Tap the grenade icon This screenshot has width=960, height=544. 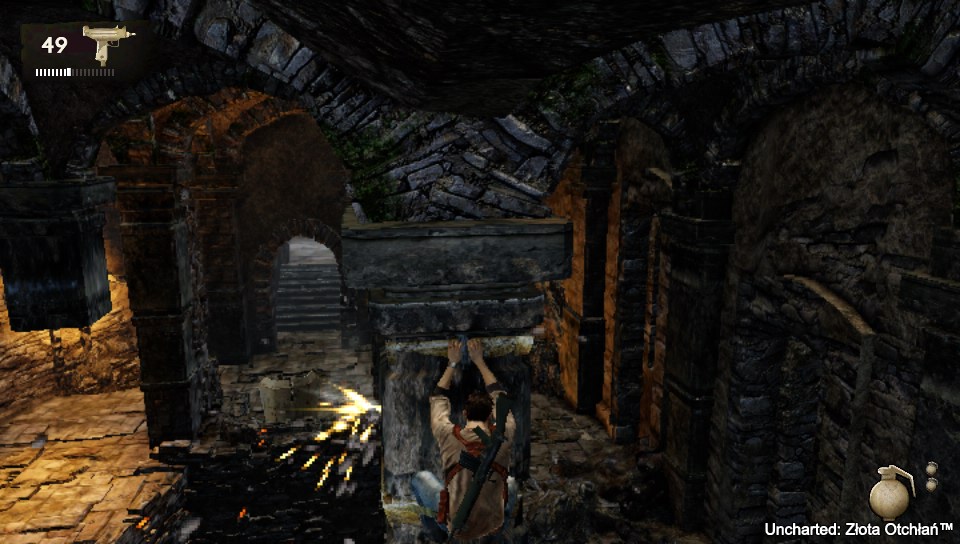(889, 491)
